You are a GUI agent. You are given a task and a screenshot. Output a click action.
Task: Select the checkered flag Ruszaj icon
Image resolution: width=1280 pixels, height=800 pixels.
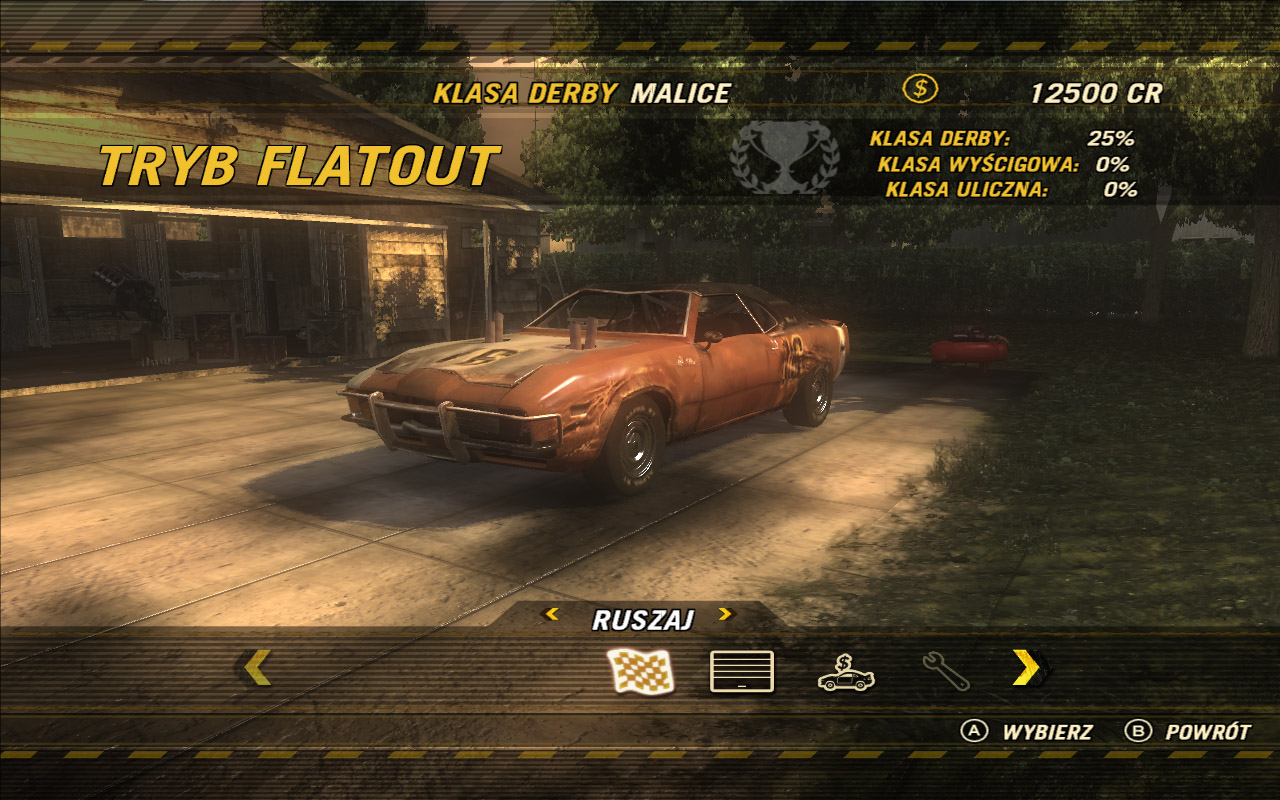(x=641, y=671)
